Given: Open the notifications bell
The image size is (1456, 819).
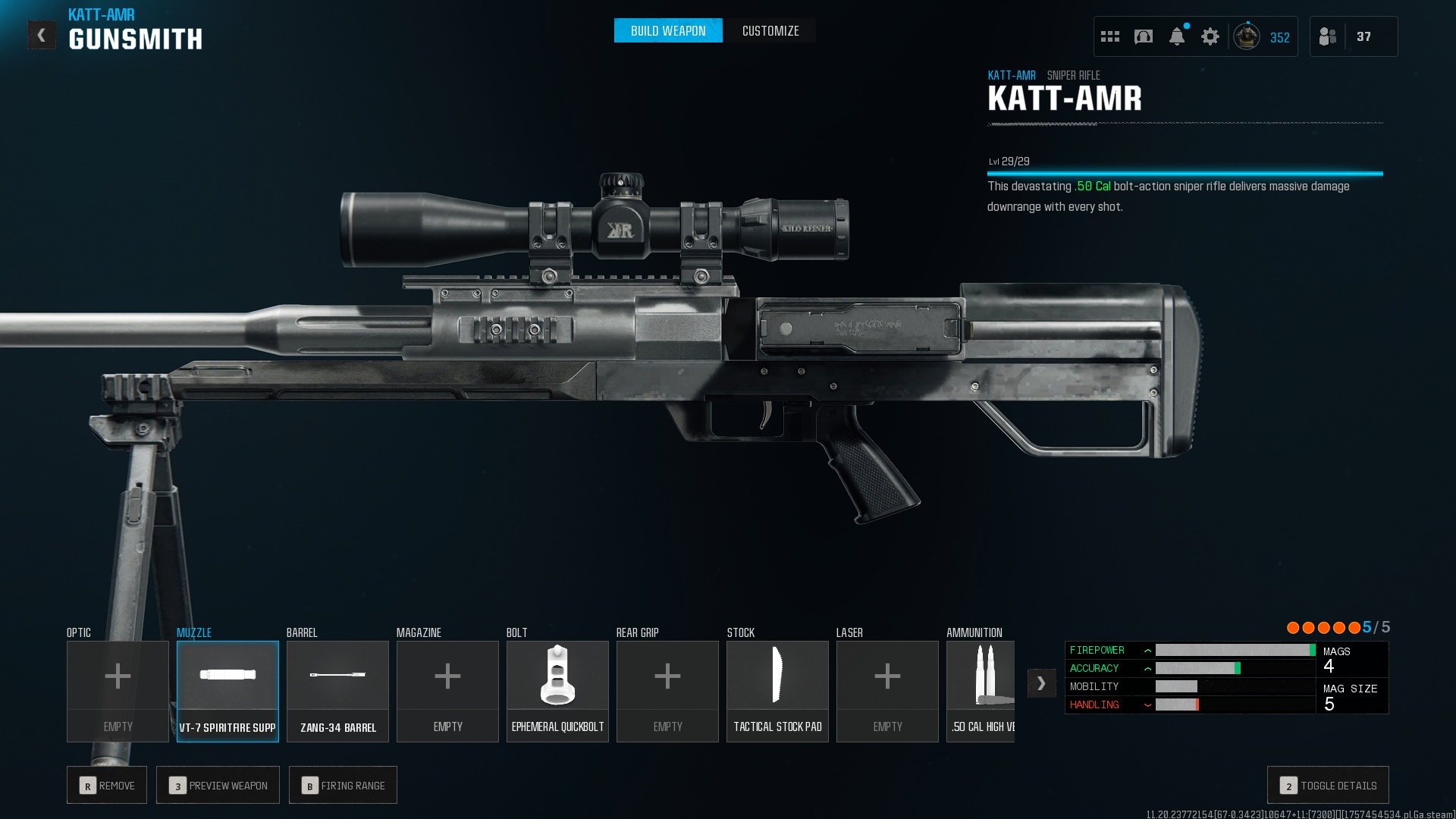Looking at the screenshot, I should 1176,36.
